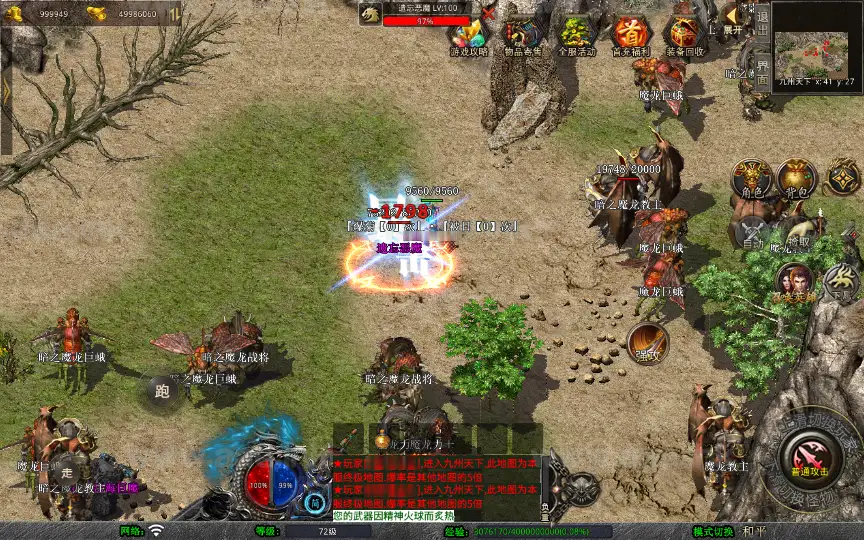This screenshot has height=540, width=864.
Task: Open the 首充福利 first recharge bonus
Action: [630, 34]
